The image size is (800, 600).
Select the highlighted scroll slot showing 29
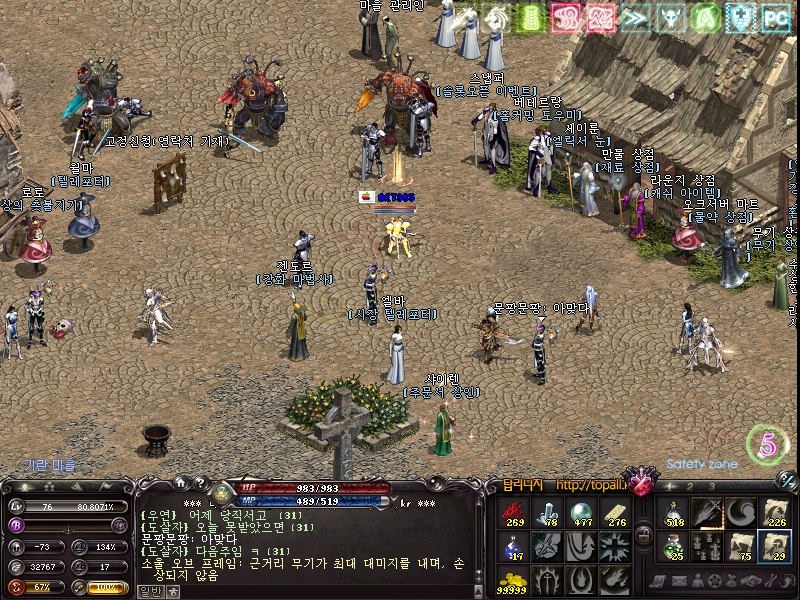click(x=772, y=546)
